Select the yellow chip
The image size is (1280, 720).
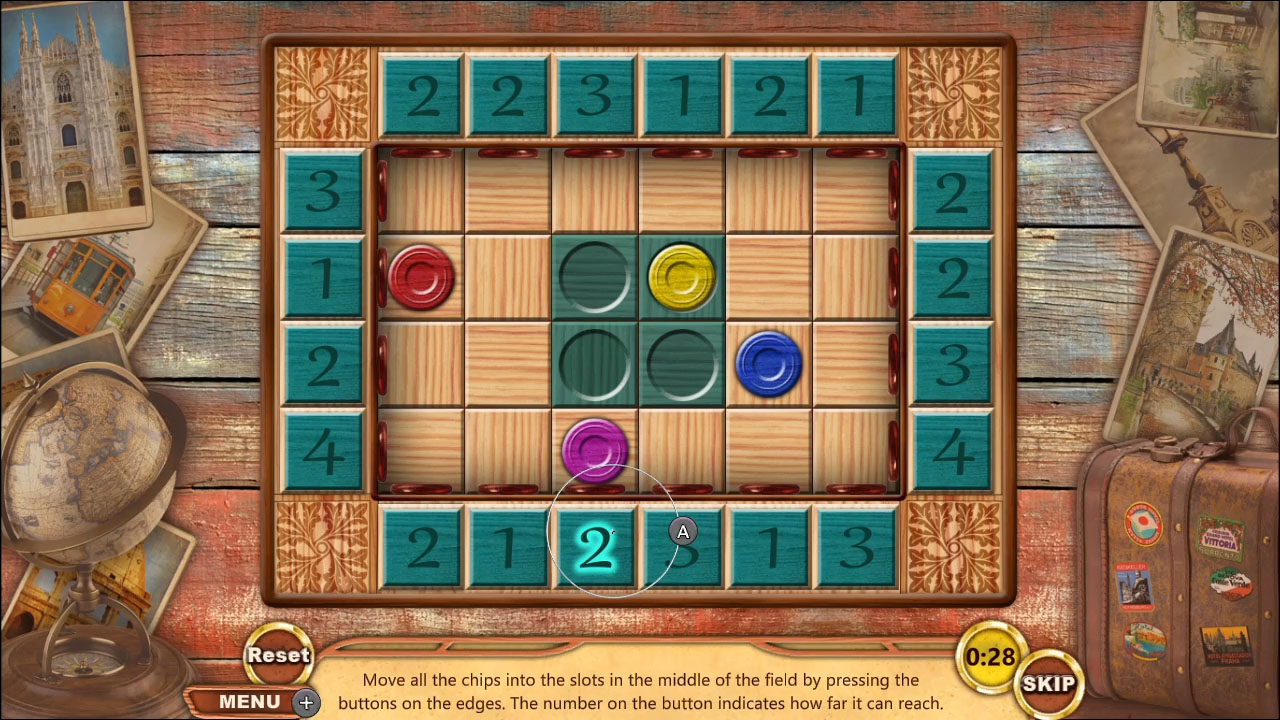click(x=682, y=276)
